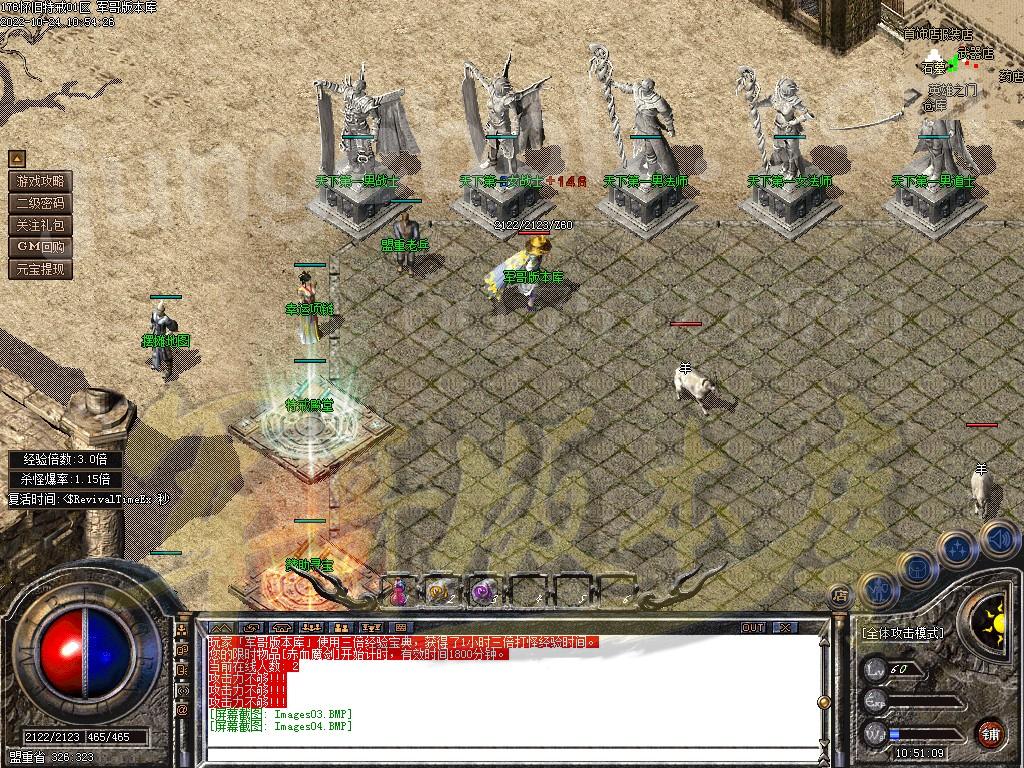Switch the 全体攻击模式 attack mode label
The image size is (1024, 768).
tap(902, 633)
